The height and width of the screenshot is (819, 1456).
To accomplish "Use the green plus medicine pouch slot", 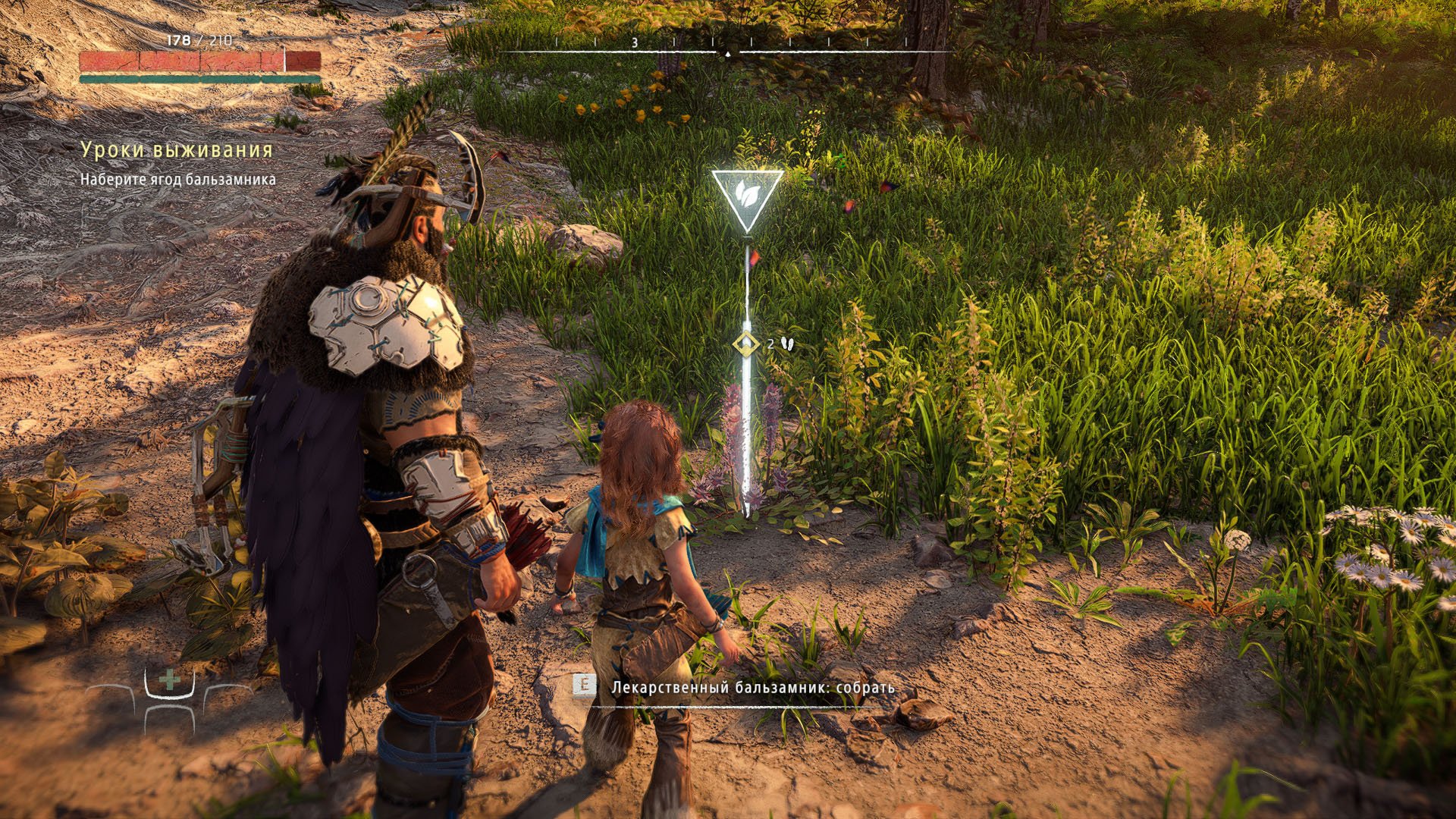I will (x=170, y=682).
